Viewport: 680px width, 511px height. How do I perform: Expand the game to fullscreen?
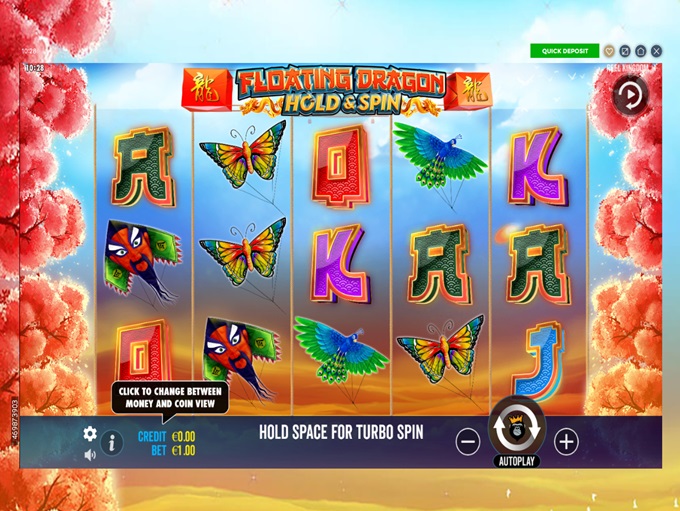point(624,51)
